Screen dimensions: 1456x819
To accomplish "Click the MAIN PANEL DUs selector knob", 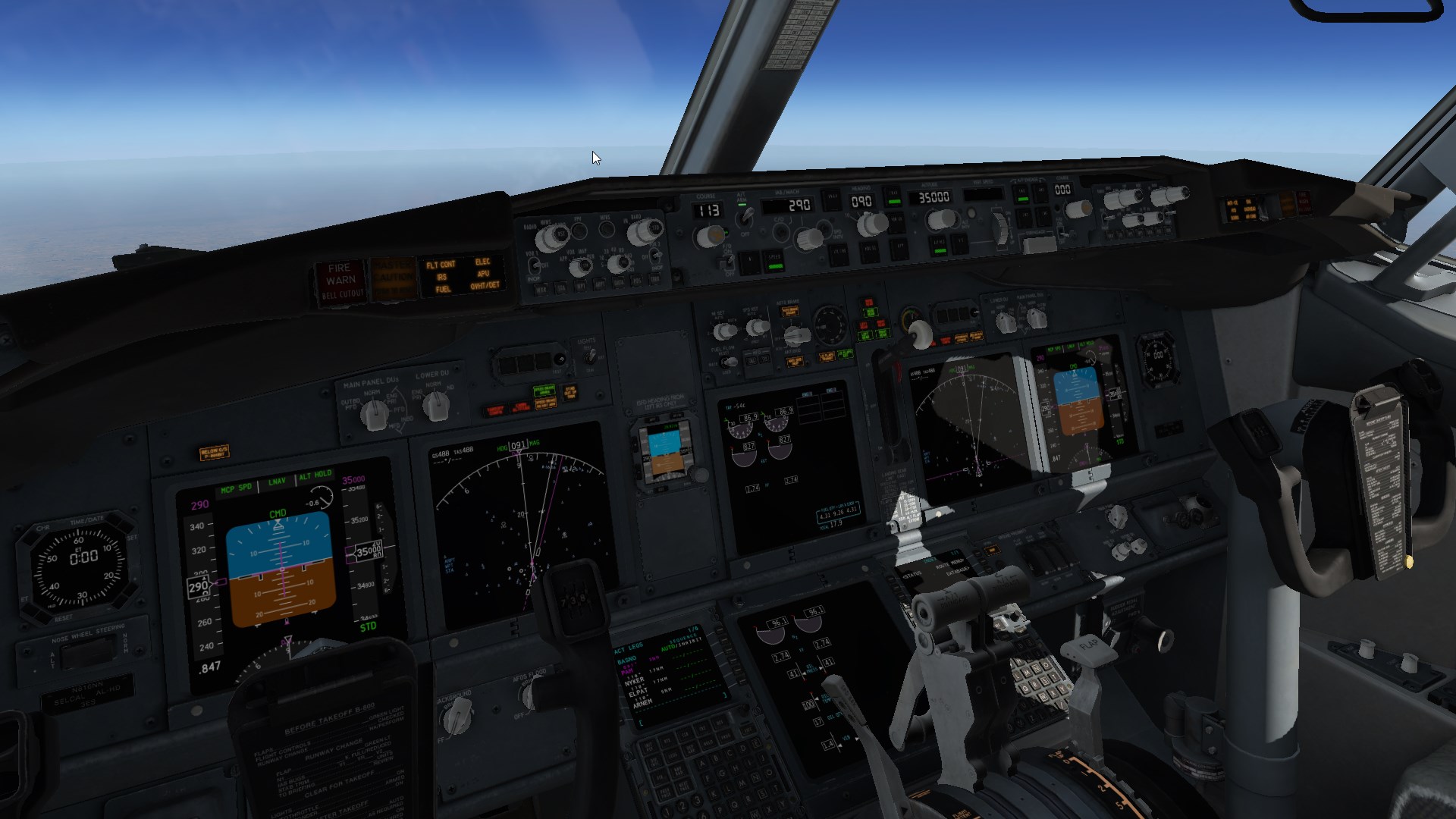I will tap(374, 414).
